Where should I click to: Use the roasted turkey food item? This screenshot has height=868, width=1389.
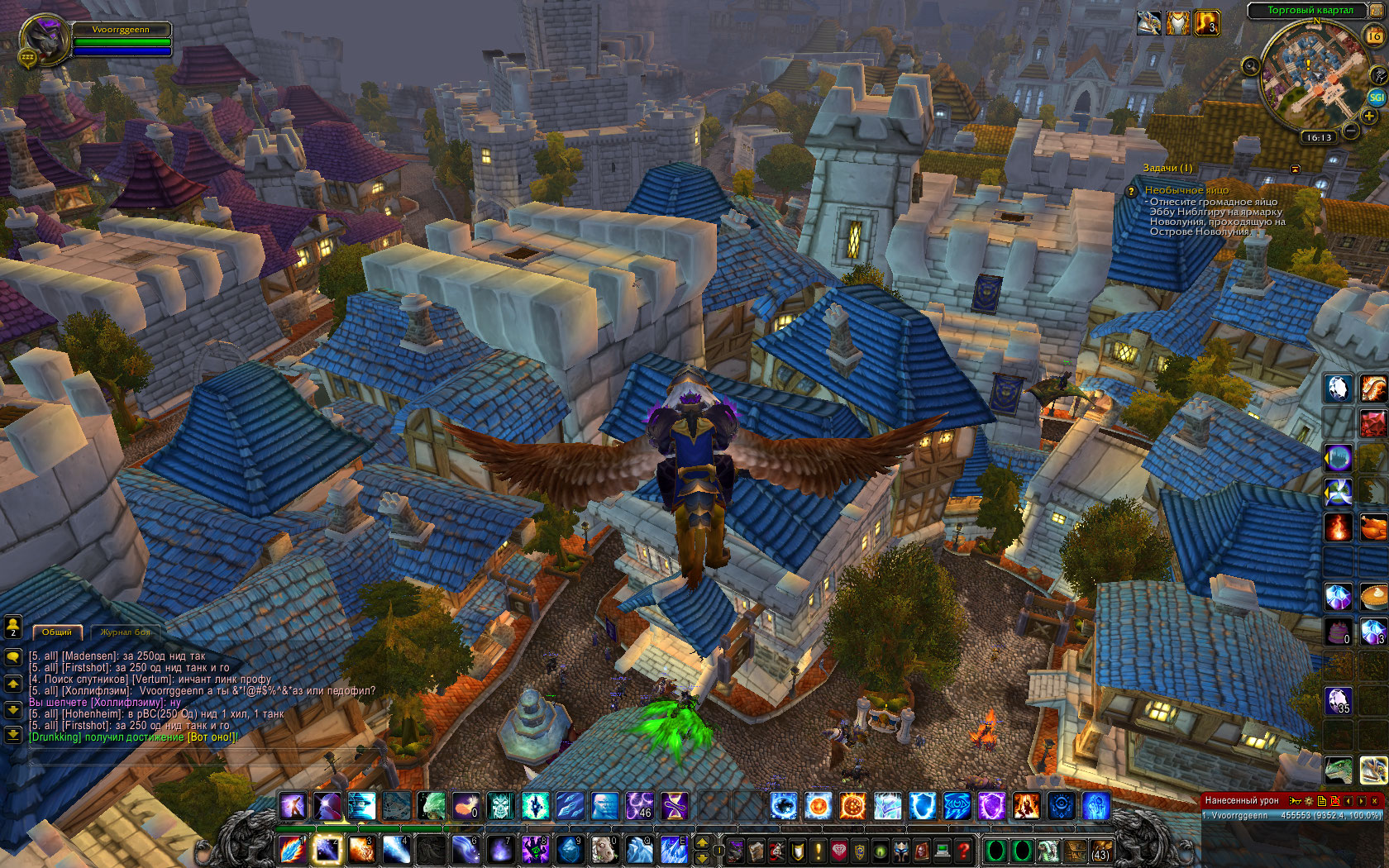1373,526
